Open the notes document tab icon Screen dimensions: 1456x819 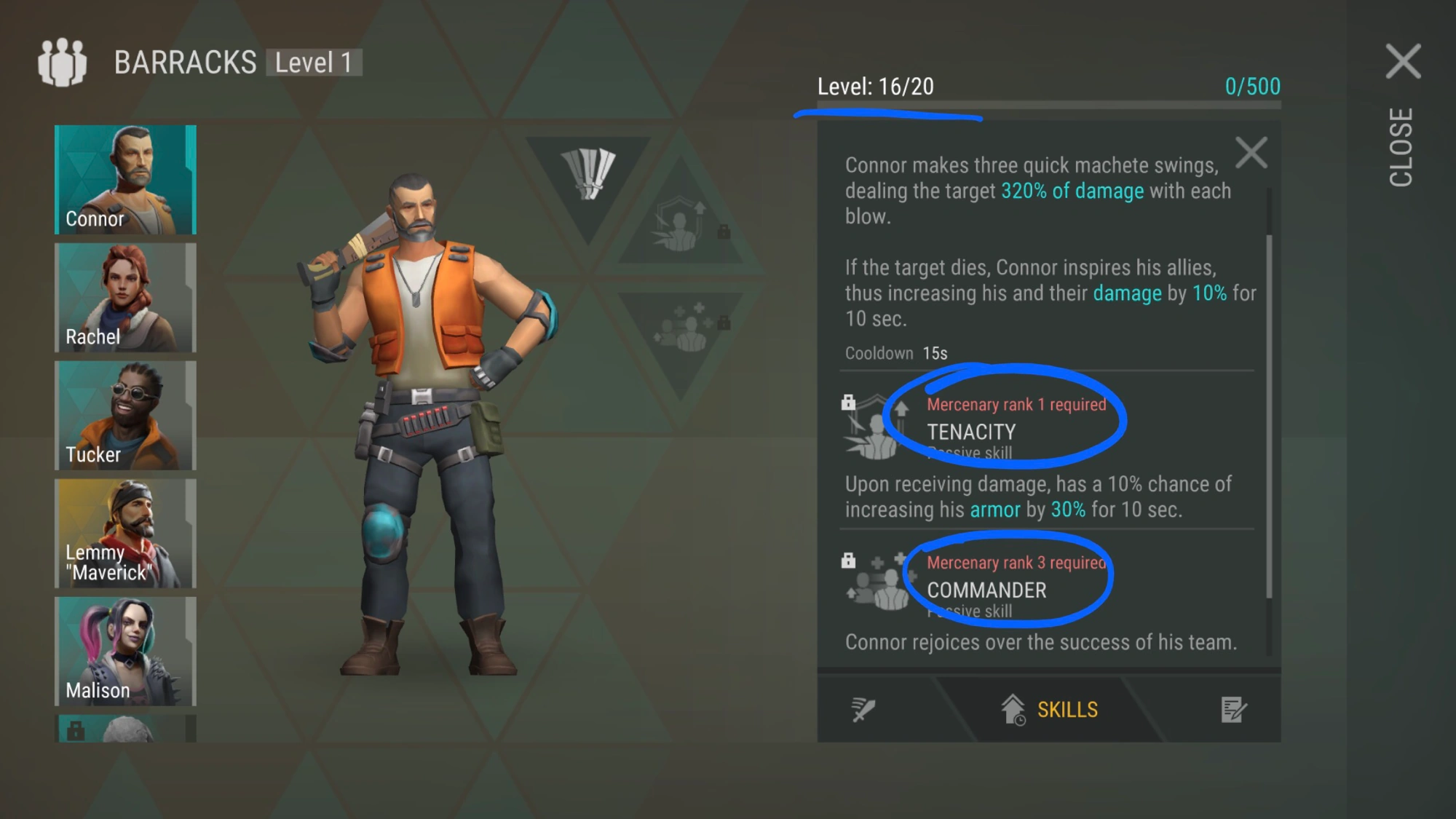[x=1233, y=708]
